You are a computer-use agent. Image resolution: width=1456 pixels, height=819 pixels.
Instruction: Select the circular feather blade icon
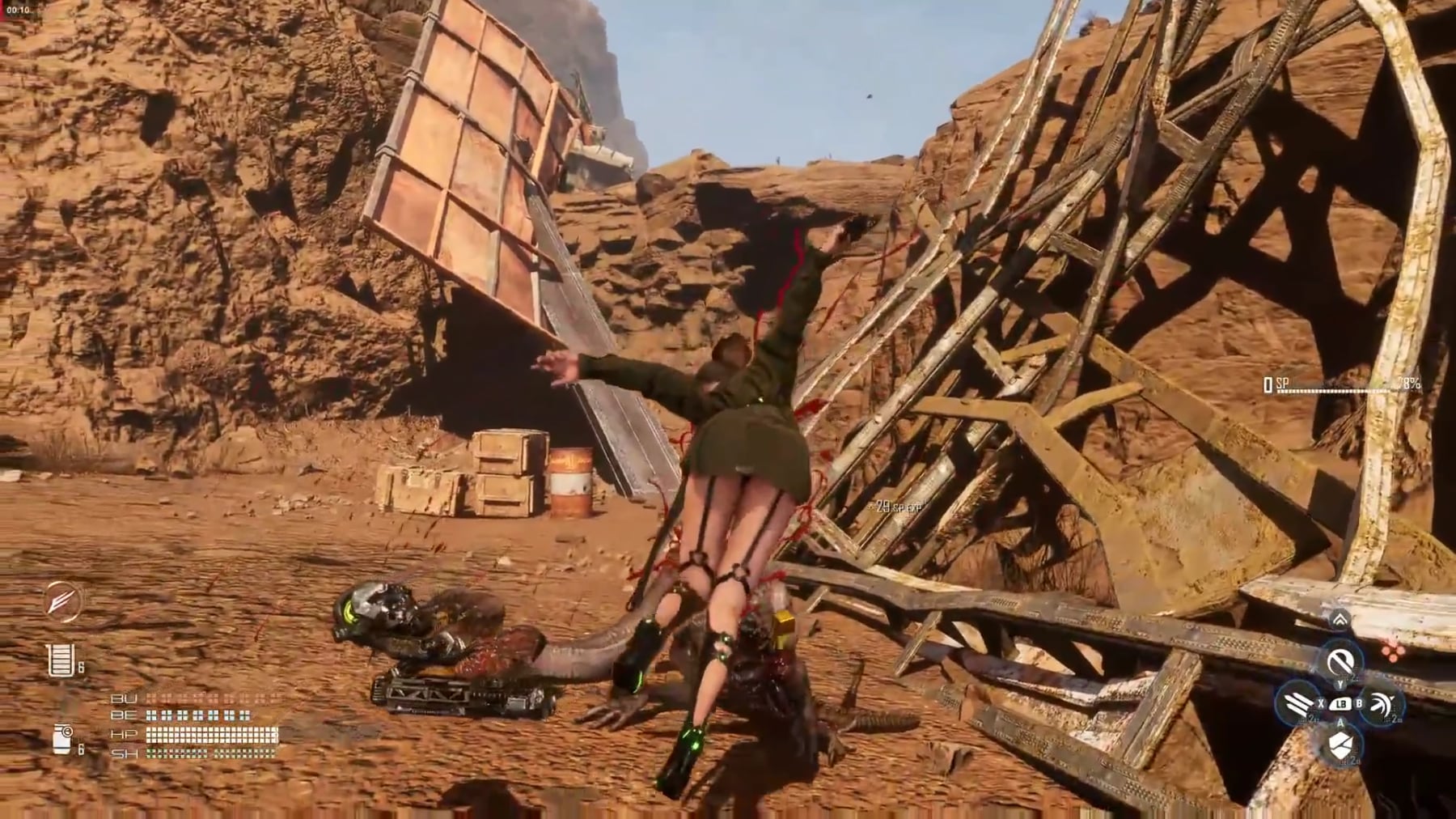(x=62, y=601)
